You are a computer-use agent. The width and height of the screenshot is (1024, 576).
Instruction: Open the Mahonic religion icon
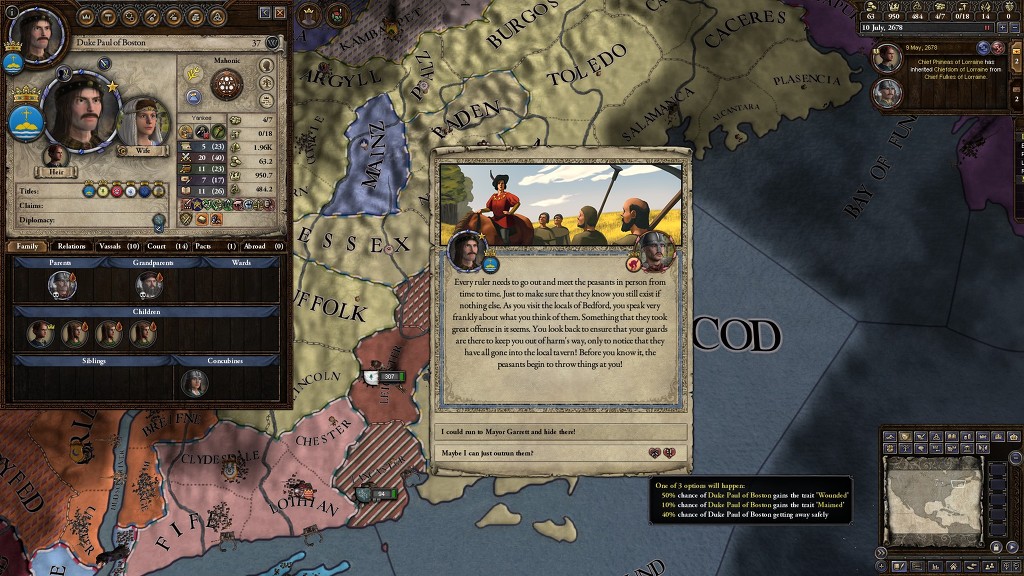[x=227, y=84]
